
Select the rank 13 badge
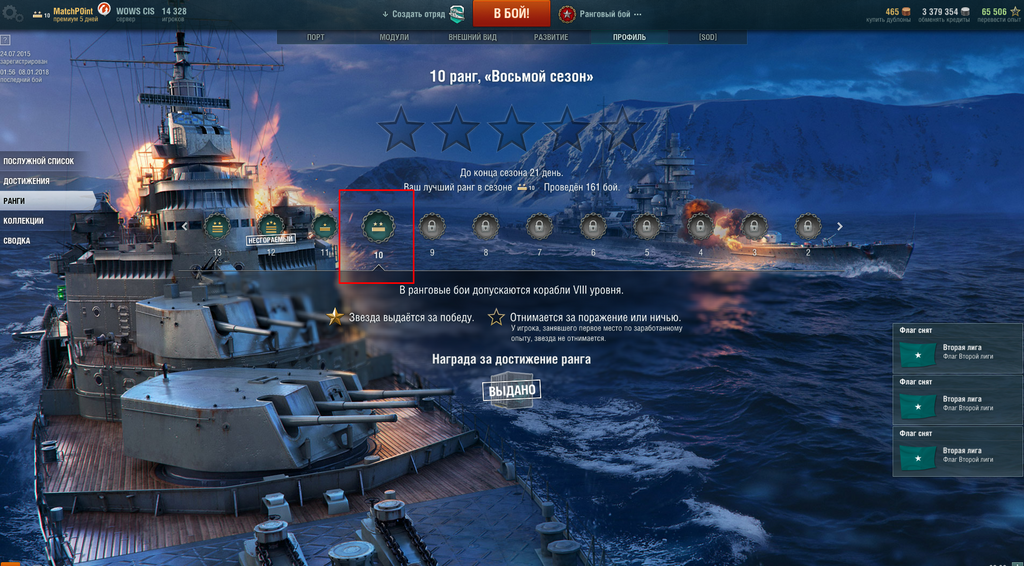(217, 227)
